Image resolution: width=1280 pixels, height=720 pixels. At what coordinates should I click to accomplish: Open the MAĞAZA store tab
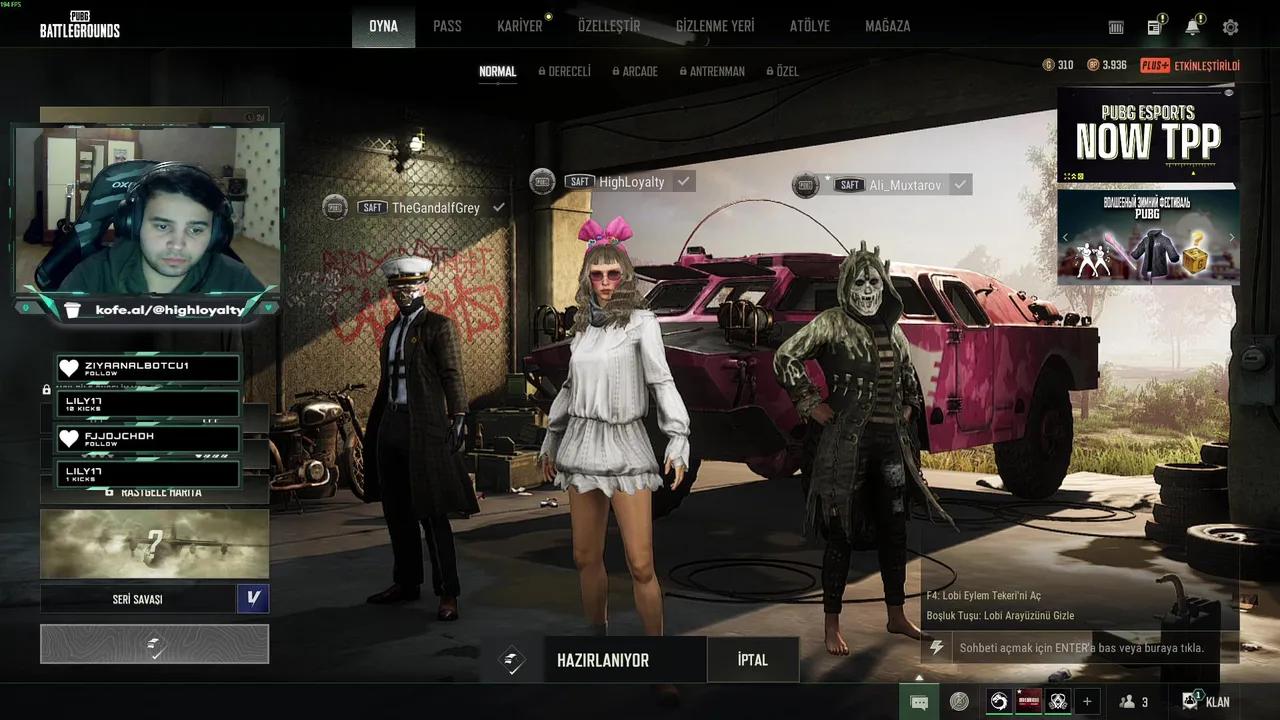point(887,26)
